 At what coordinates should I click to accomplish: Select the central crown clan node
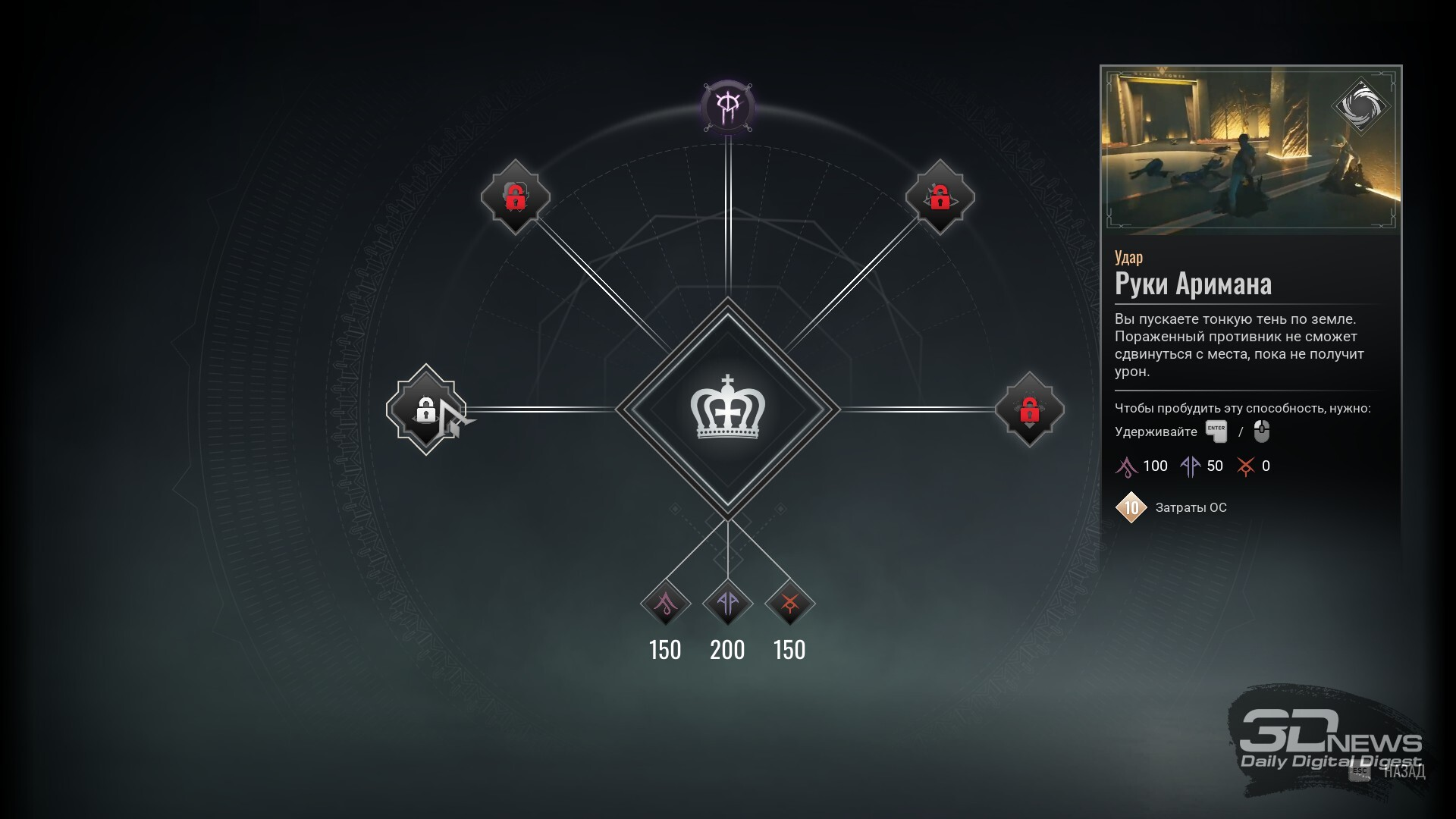727,409
